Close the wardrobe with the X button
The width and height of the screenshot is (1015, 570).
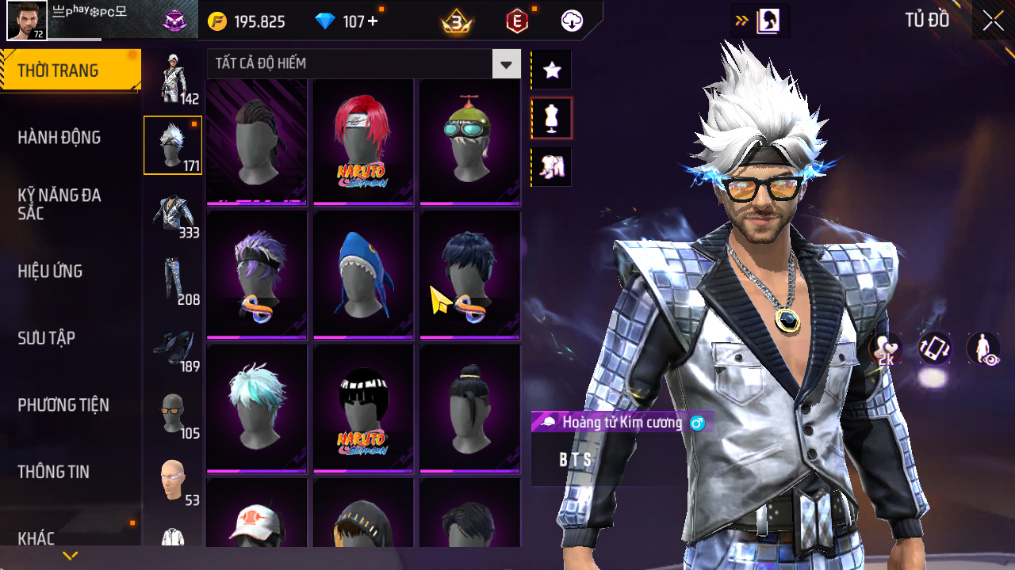(992, 20)
